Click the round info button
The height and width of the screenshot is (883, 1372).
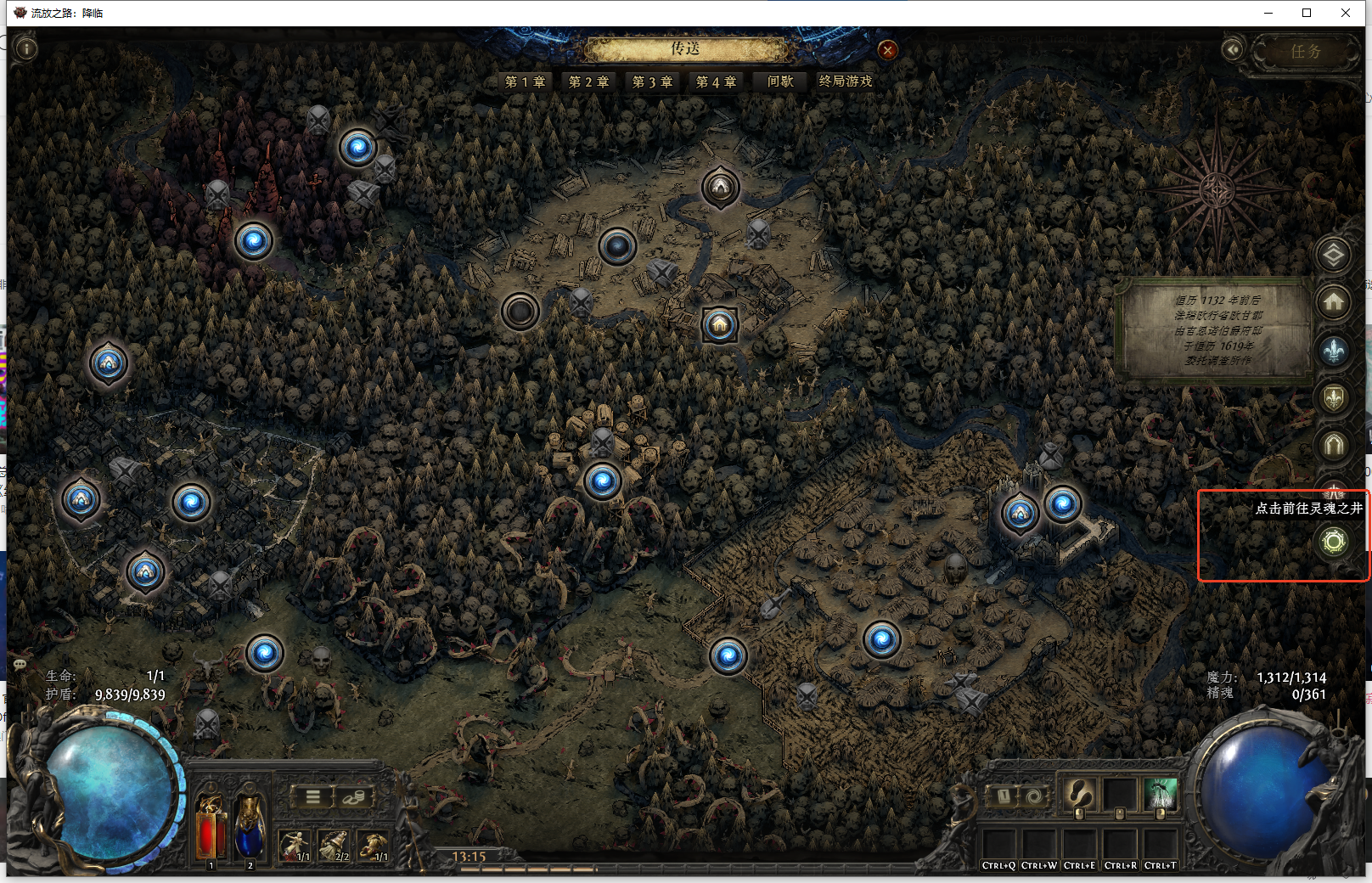26,49
